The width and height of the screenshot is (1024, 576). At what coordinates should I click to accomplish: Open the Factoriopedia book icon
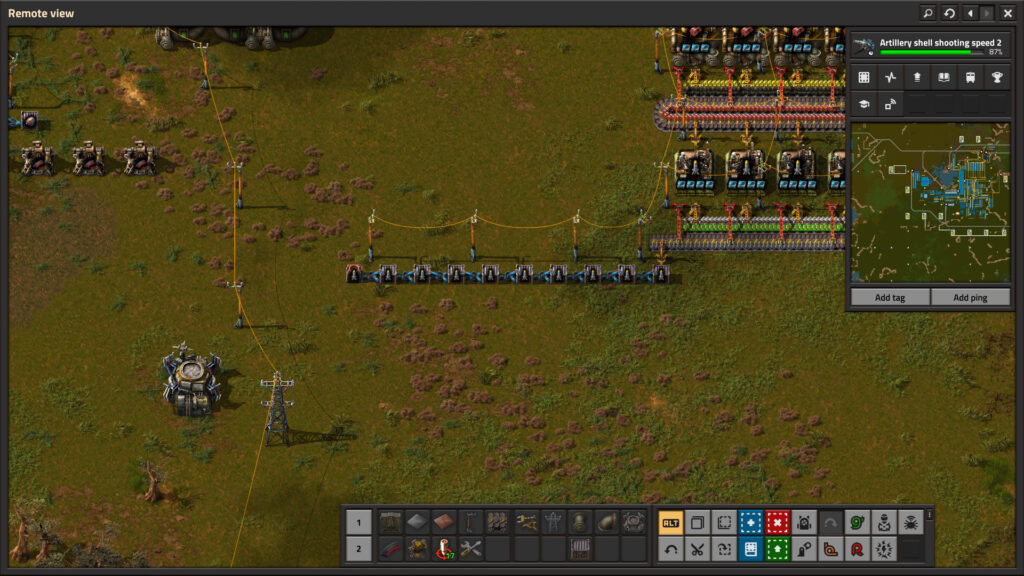[943, 77]
